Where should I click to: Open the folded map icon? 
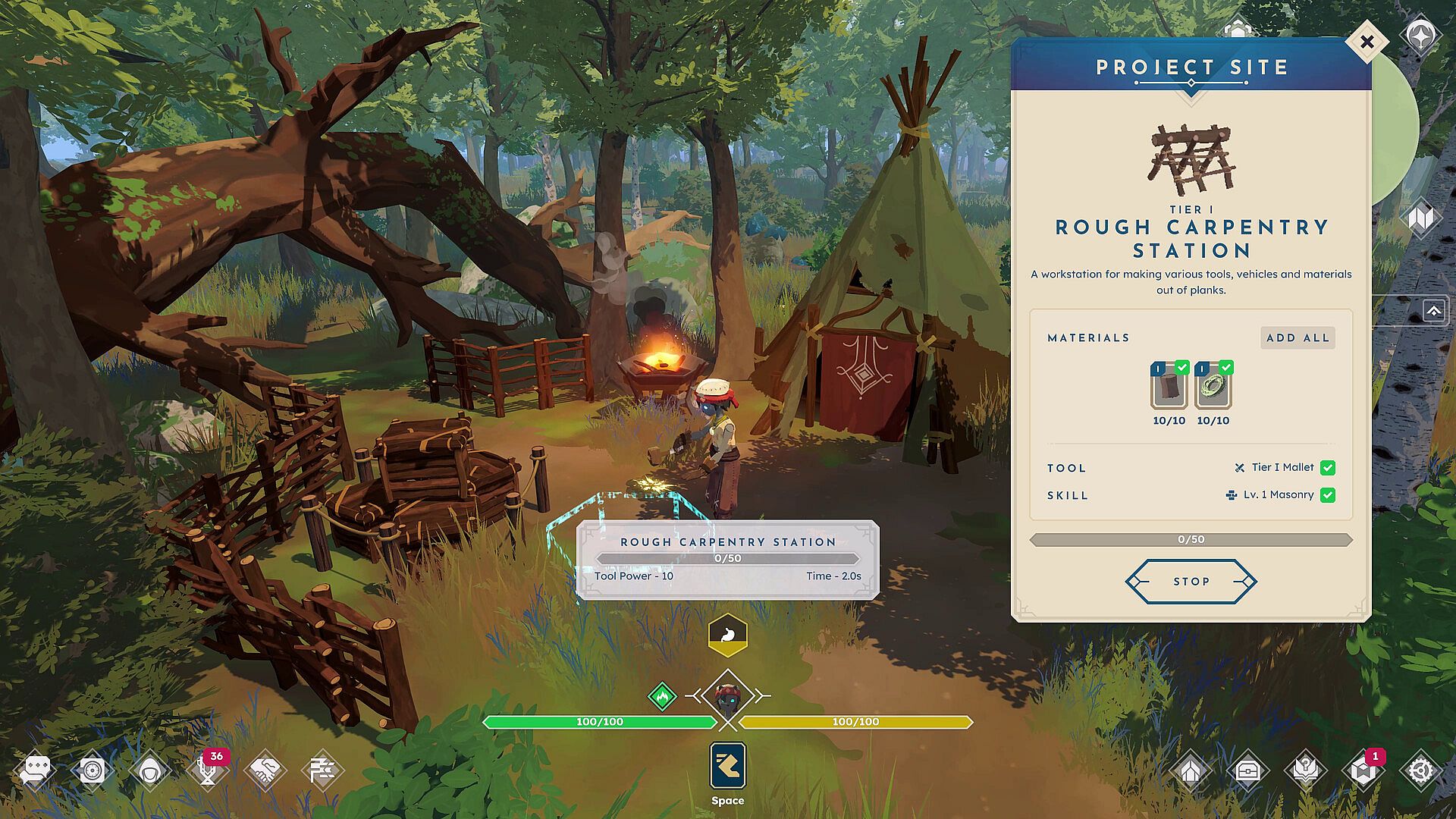coord(1420,219)
